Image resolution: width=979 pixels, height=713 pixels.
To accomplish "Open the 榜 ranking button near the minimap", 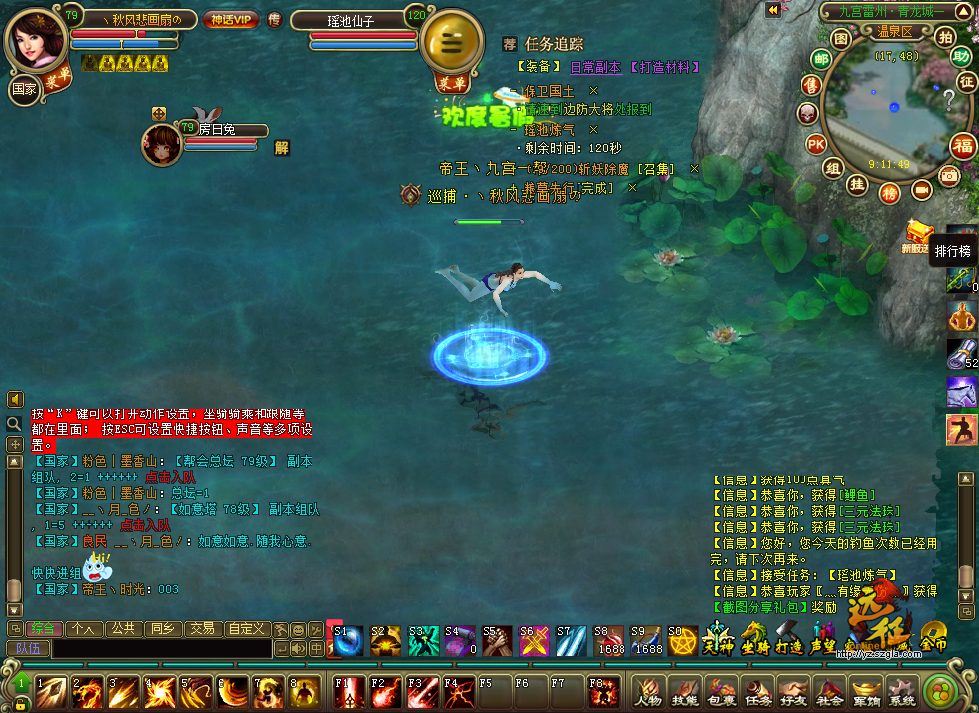I will (888, 193).
